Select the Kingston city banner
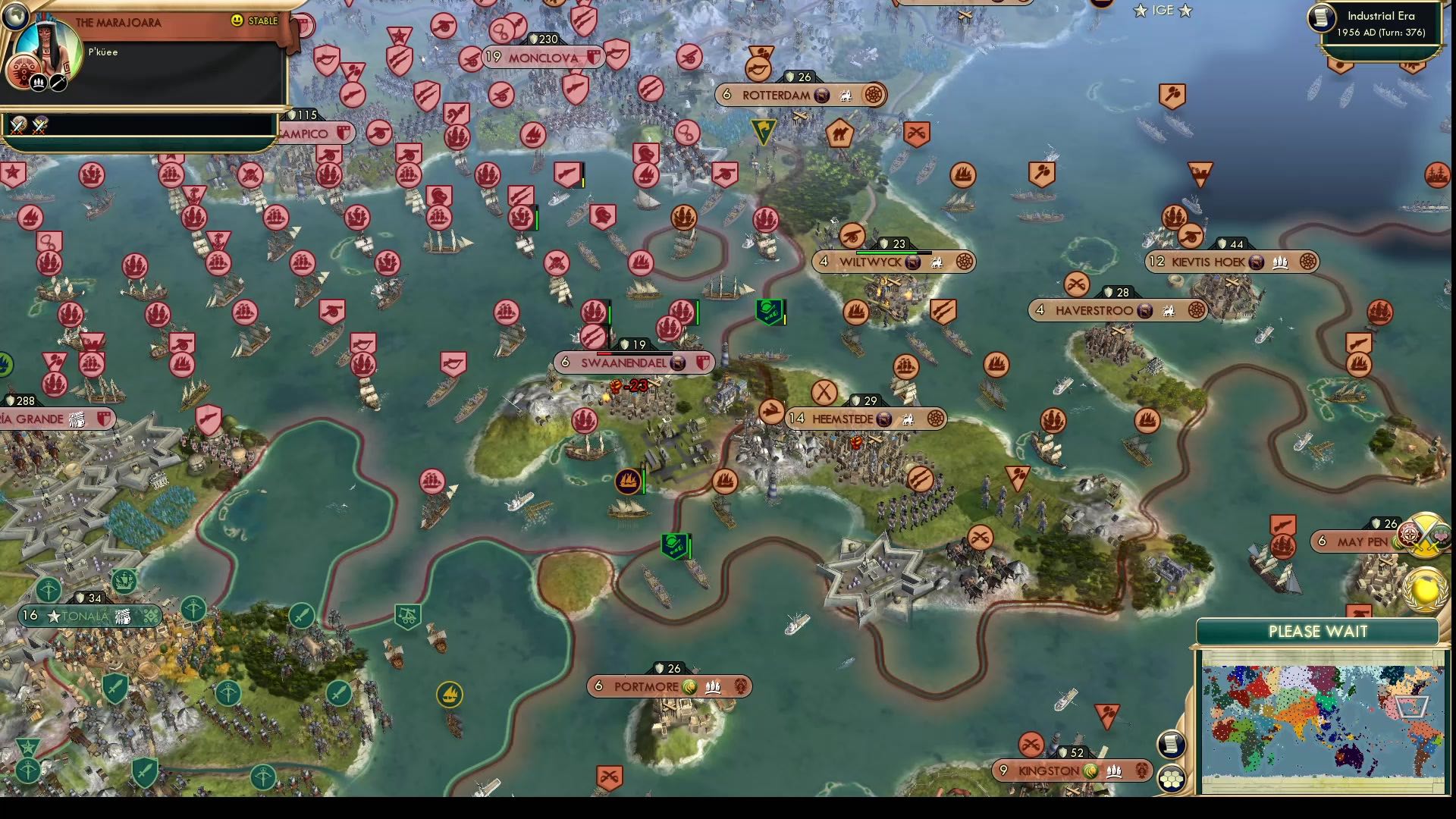The image size is (1456, 819). click(x=1052, y=770)
